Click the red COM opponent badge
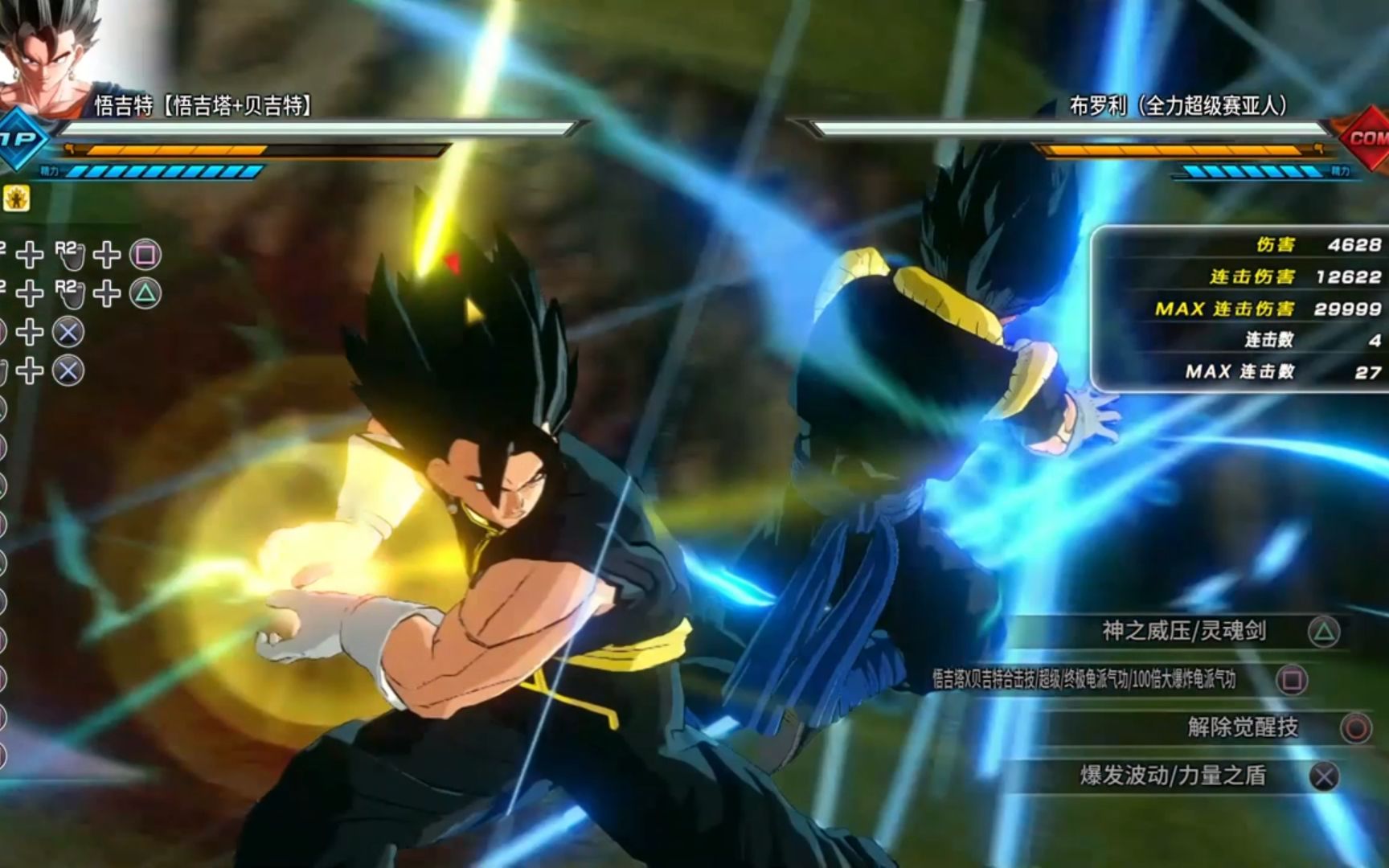The image size is (1389, 868). coord(1363,137)
